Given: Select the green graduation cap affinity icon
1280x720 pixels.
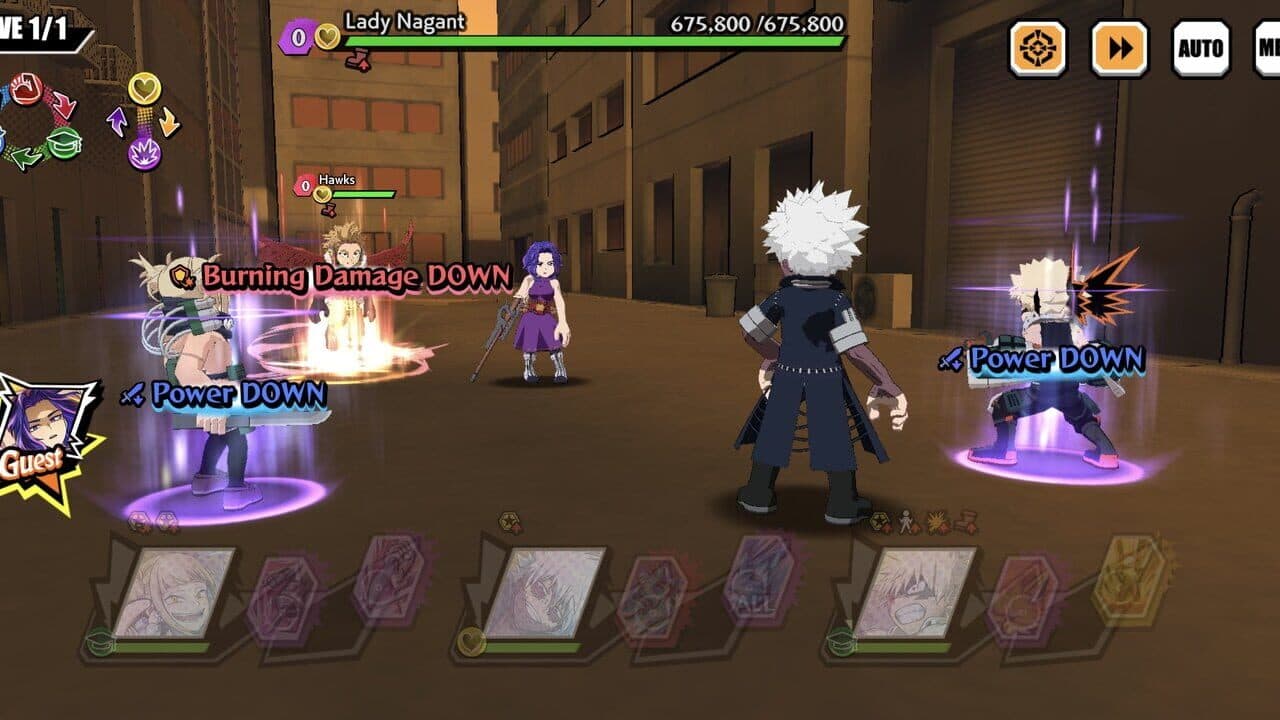Looking at the screenshot, I should [x=66, y=141].
